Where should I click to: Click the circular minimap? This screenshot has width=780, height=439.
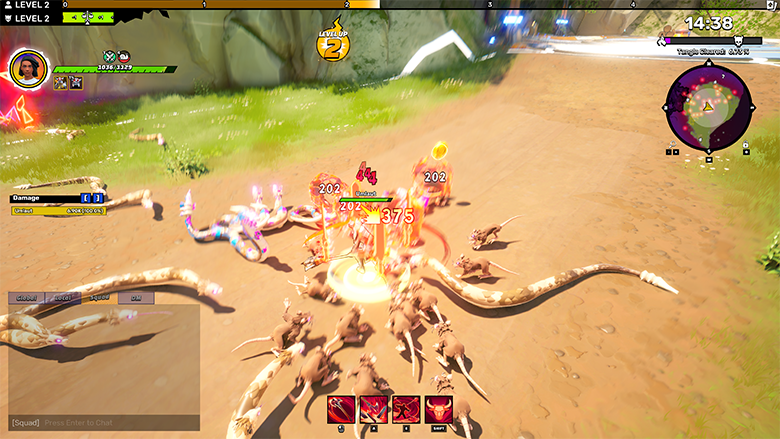708,105
